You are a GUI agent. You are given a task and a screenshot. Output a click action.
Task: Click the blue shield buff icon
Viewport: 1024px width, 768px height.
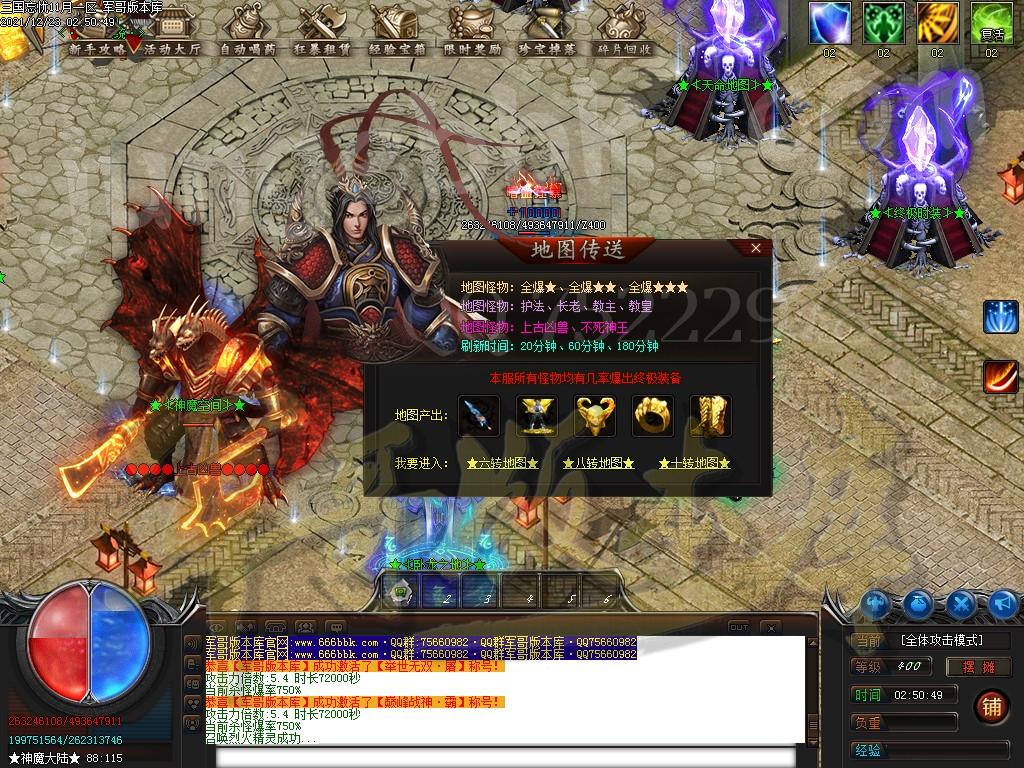pyautogui.click(x=829, y=22)
